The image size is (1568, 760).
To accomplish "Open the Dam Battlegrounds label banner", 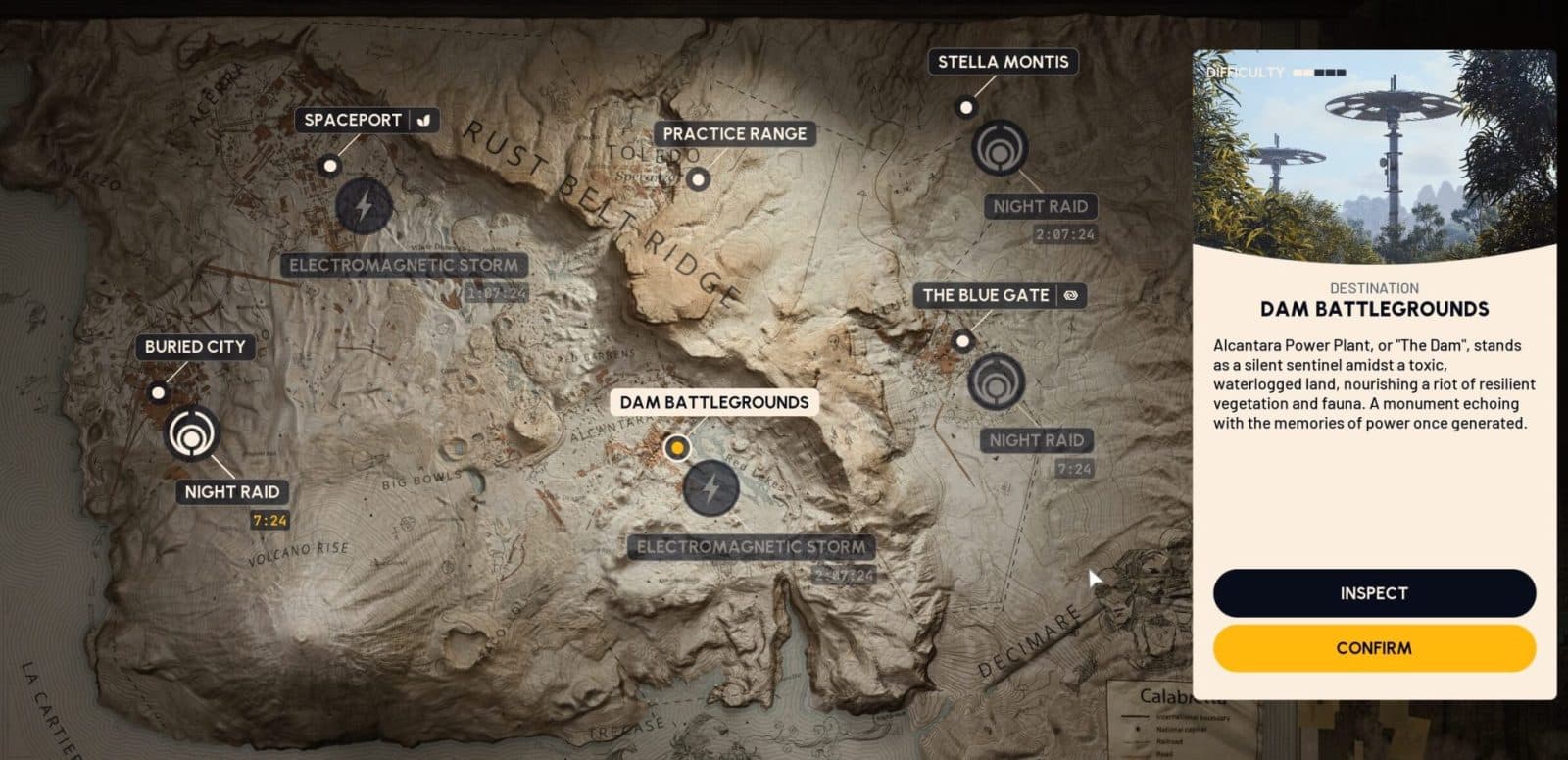I will coord(714,402).
